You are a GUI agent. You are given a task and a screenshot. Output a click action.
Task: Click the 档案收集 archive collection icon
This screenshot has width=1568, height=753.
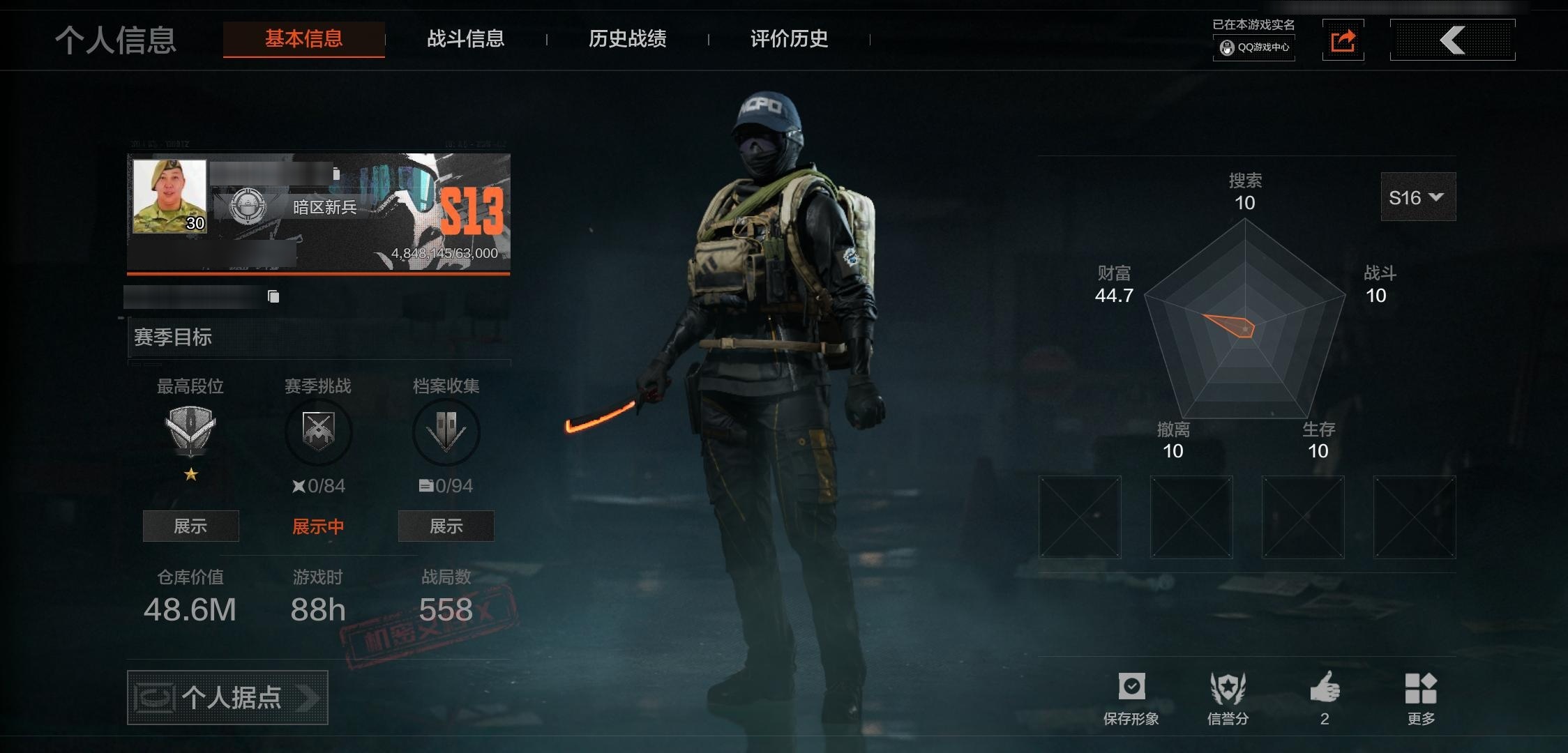(x=446, y=431)
